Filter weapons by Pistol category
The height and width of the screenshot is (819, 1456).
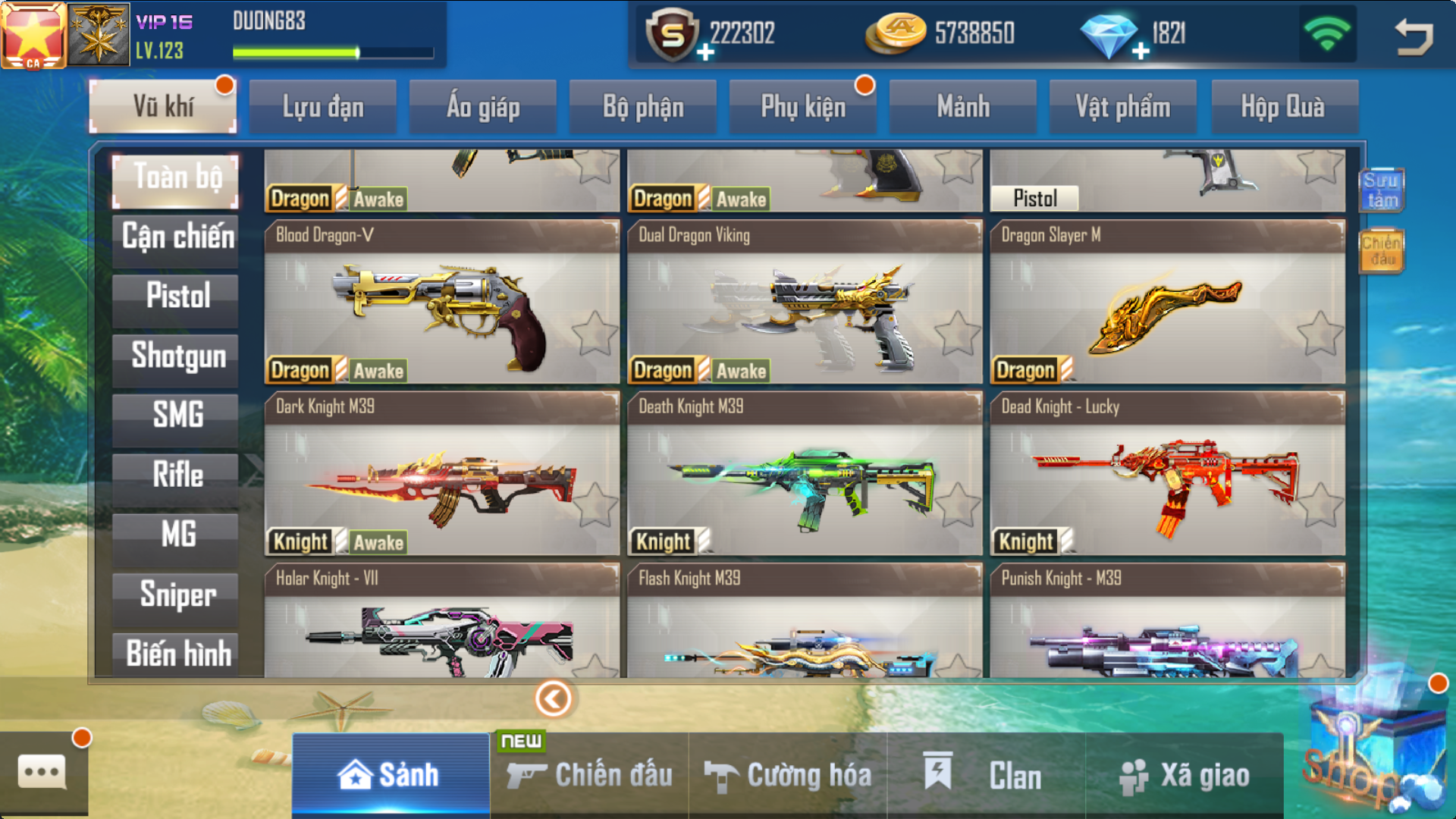pyautogui.click(x=177, y=296)
